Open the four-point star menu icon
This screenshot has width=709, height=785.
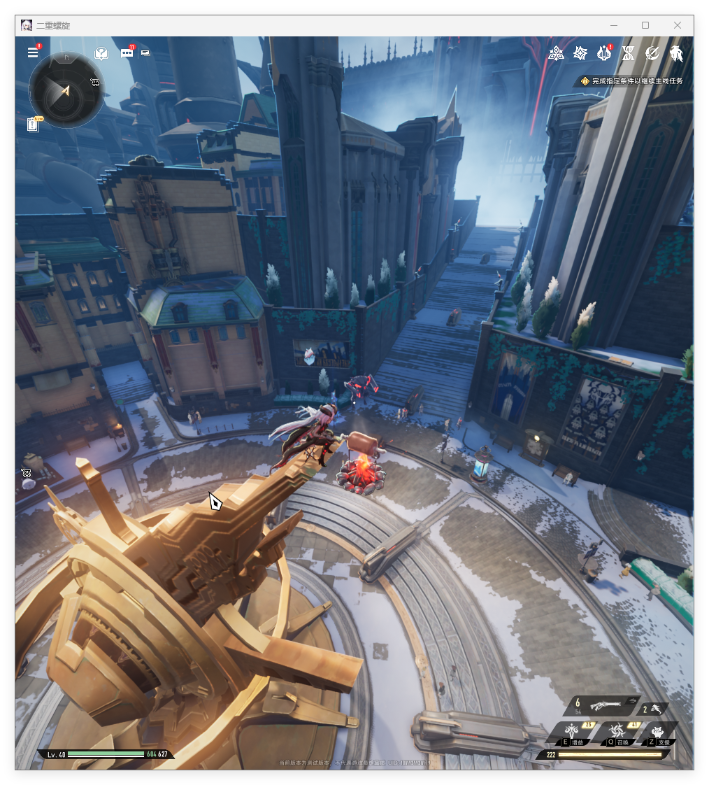pos(580,52)
